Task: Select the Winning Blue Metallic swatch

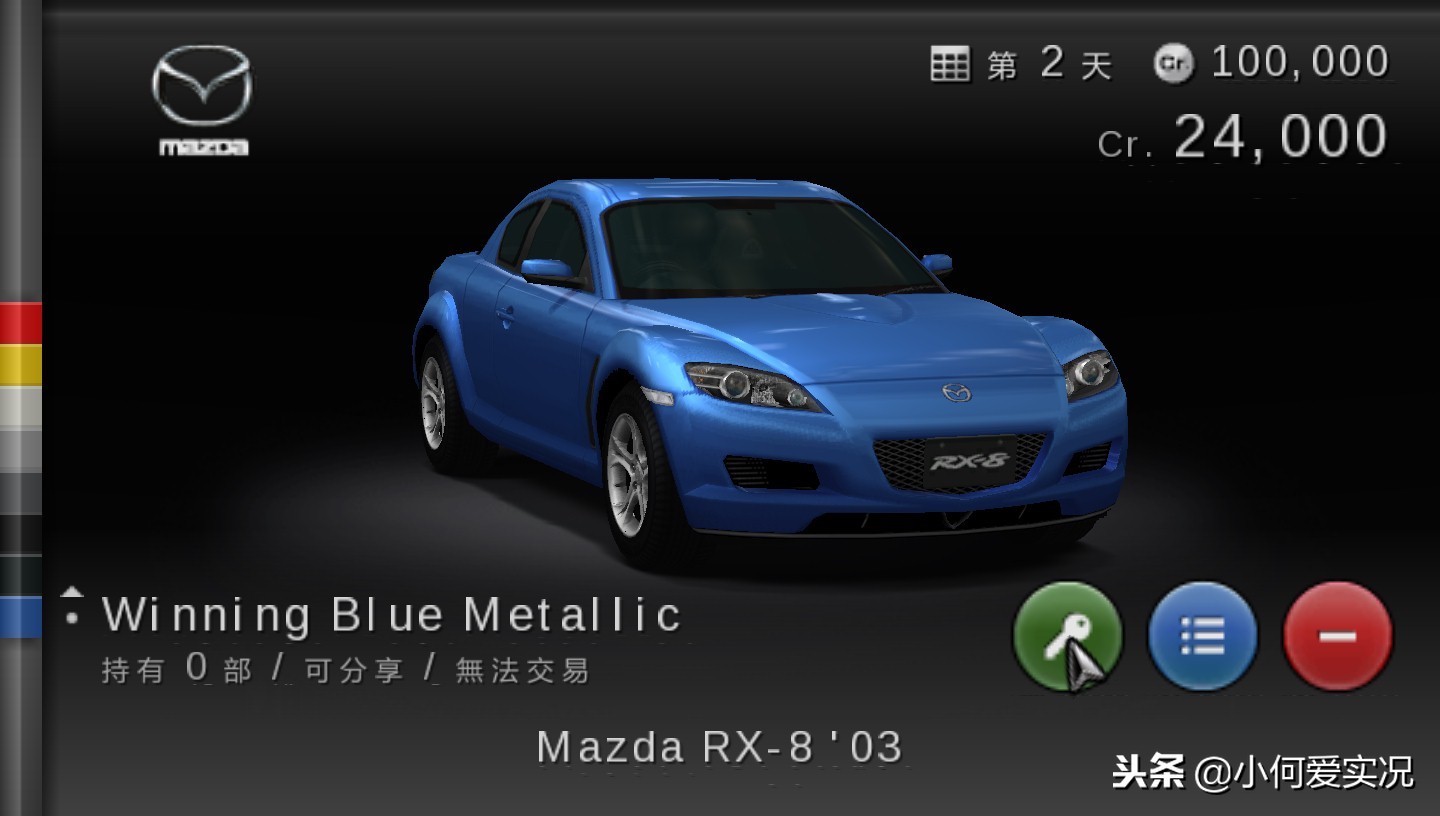Action: tap(21, 617)
